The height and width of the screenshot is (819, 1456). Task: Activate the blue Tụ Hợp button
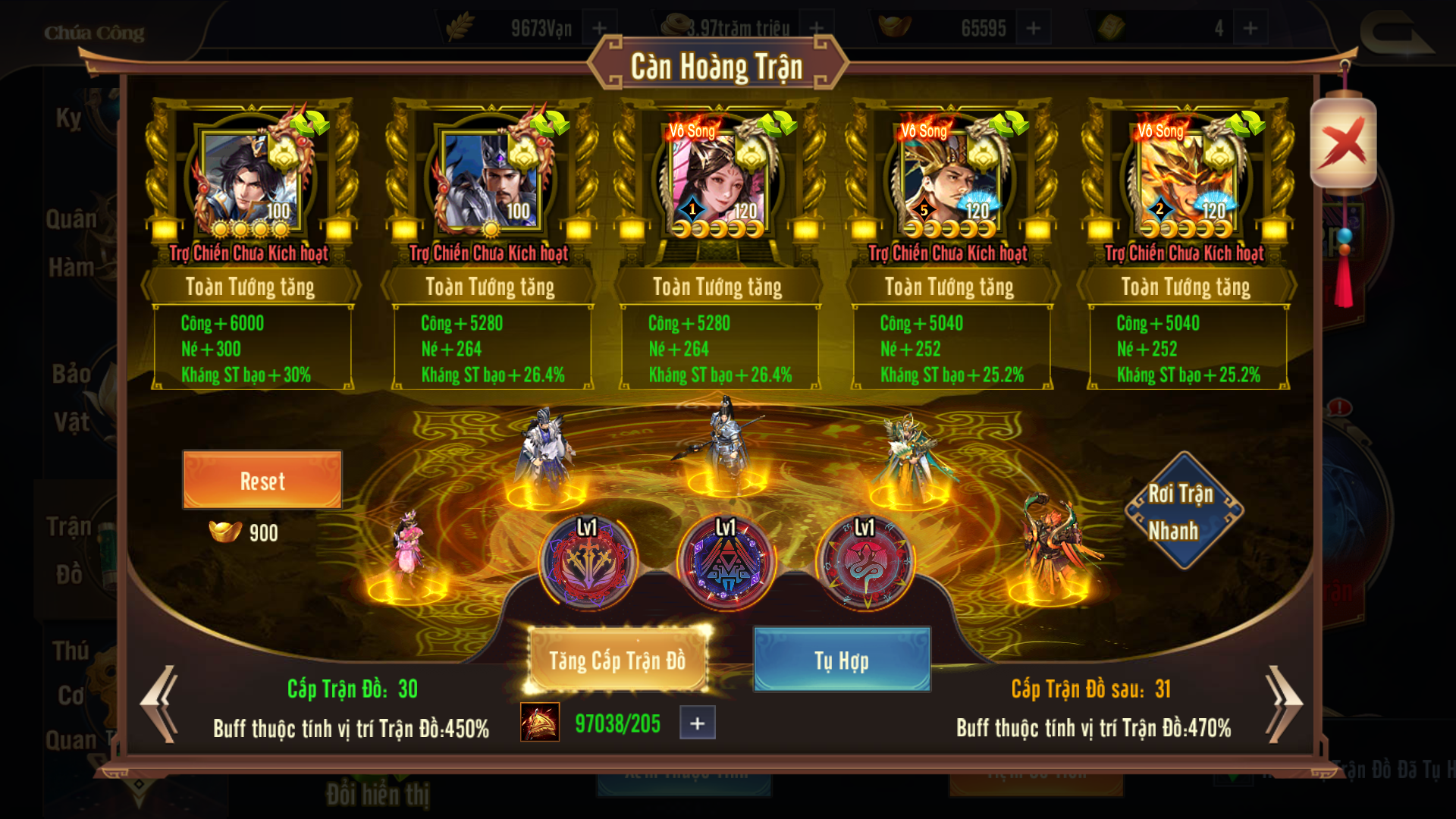(842, 661)
